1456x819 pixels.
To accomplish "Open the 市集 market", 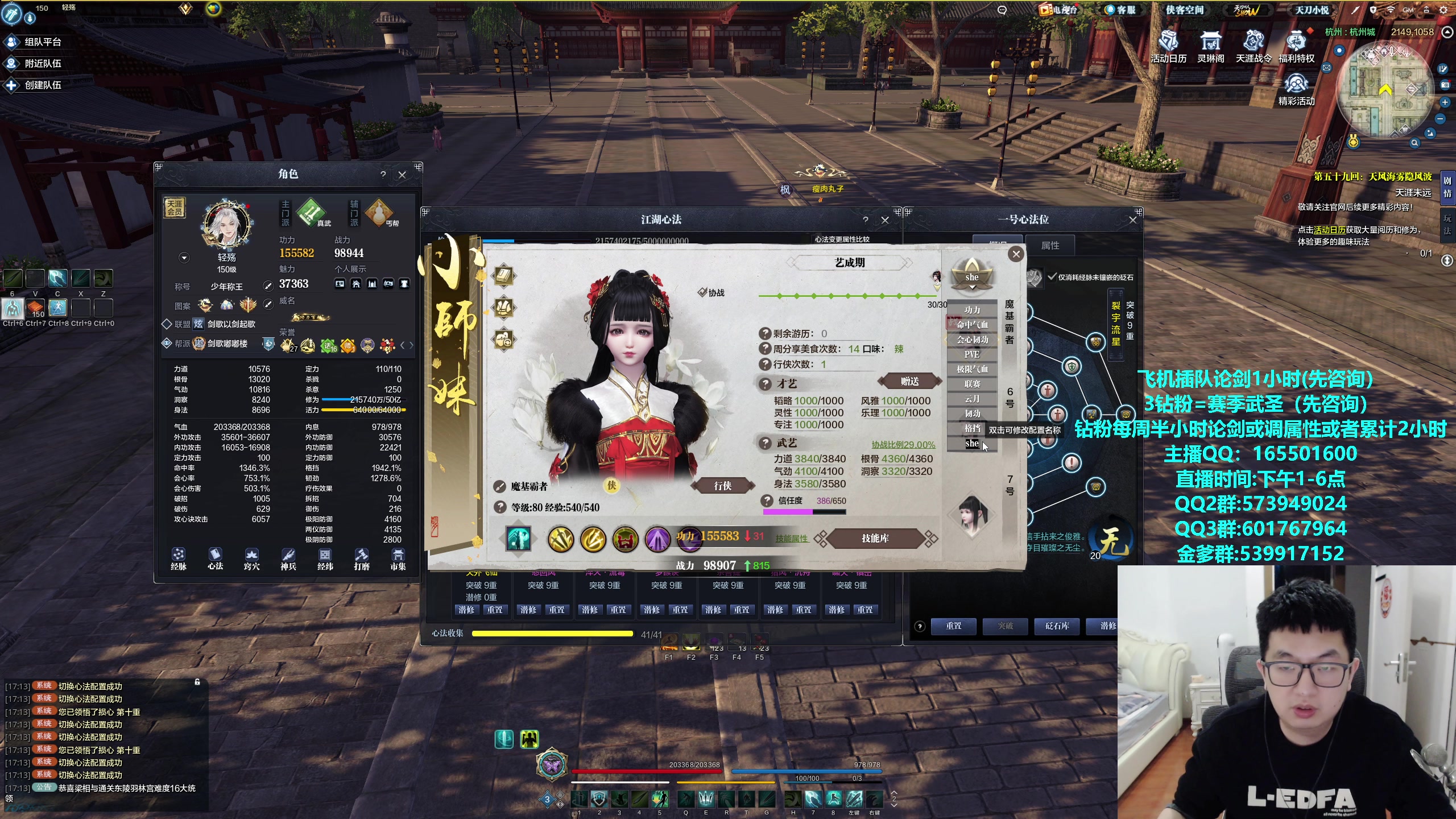I will 398,559.
